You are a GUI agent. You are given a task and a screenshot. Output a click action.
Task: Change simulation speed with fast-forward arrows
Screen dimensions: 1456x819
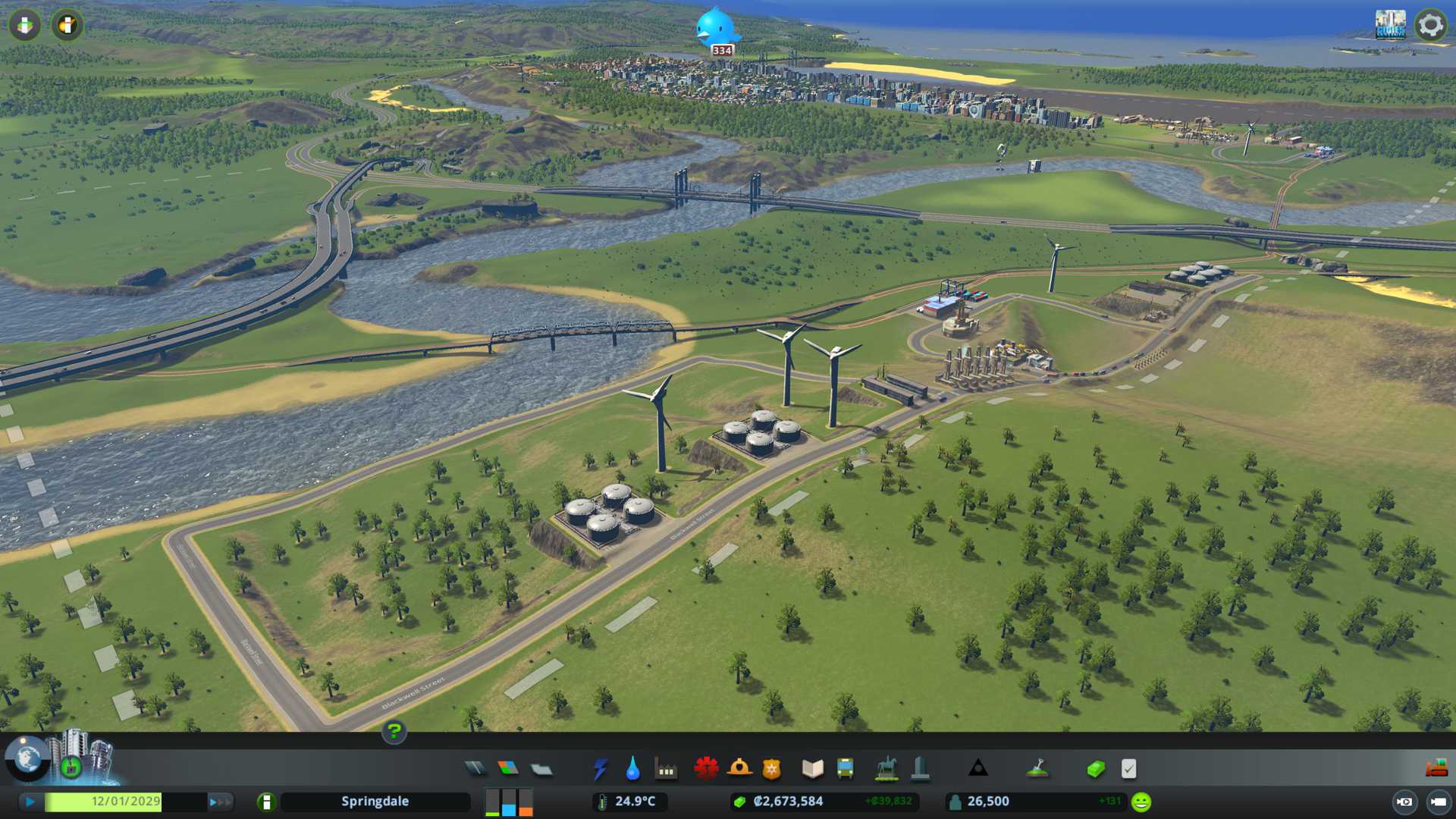coord(220,802)
